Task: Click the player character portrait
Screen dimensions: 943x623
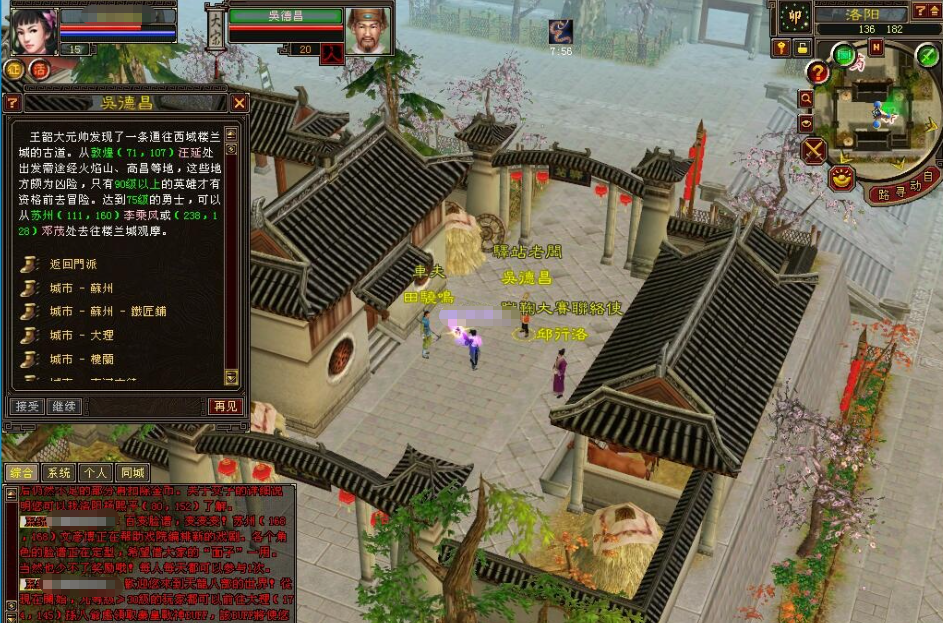Action: 33,31
